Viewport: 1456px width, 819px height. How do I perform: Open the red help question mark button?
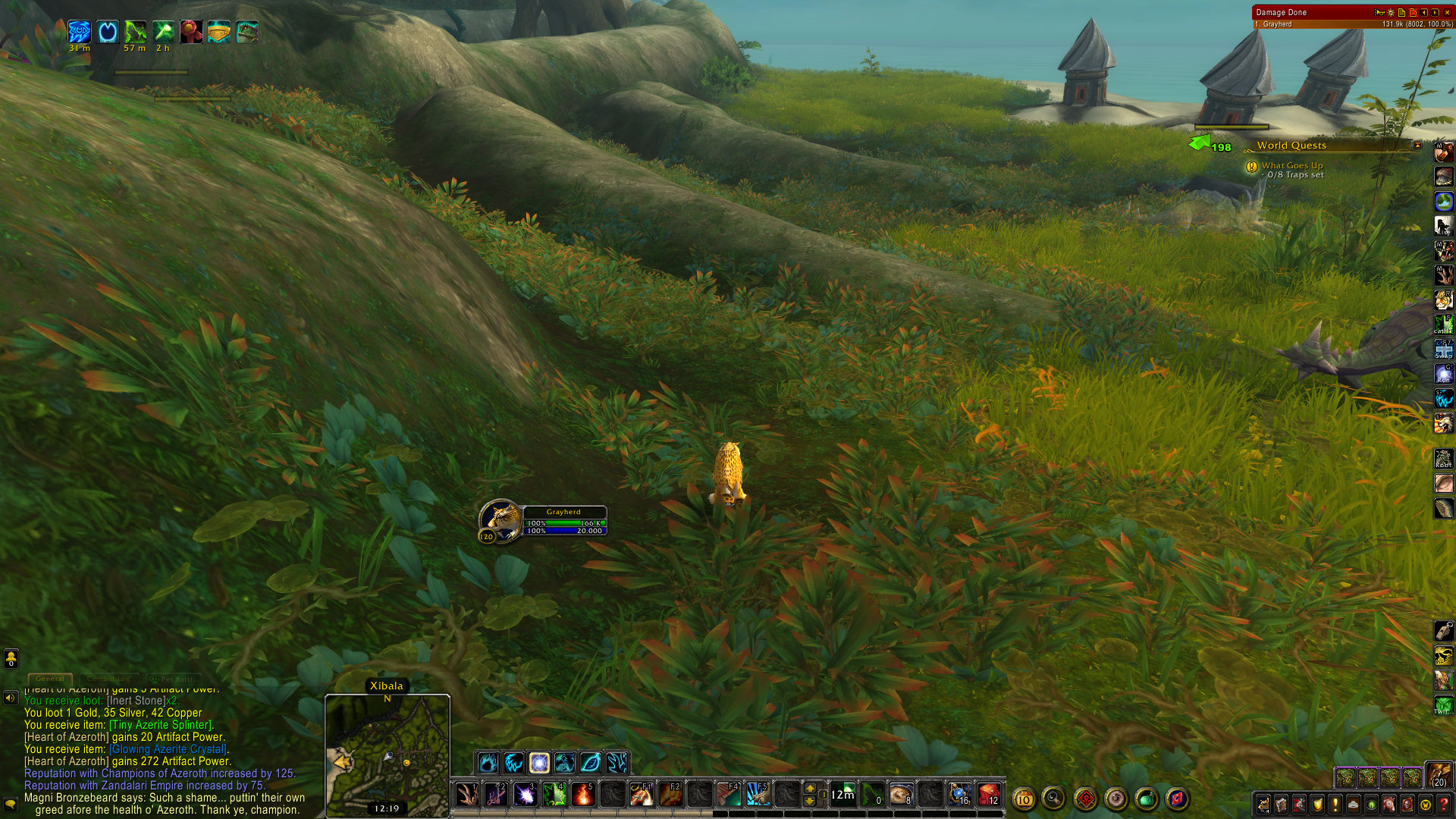1444,804
